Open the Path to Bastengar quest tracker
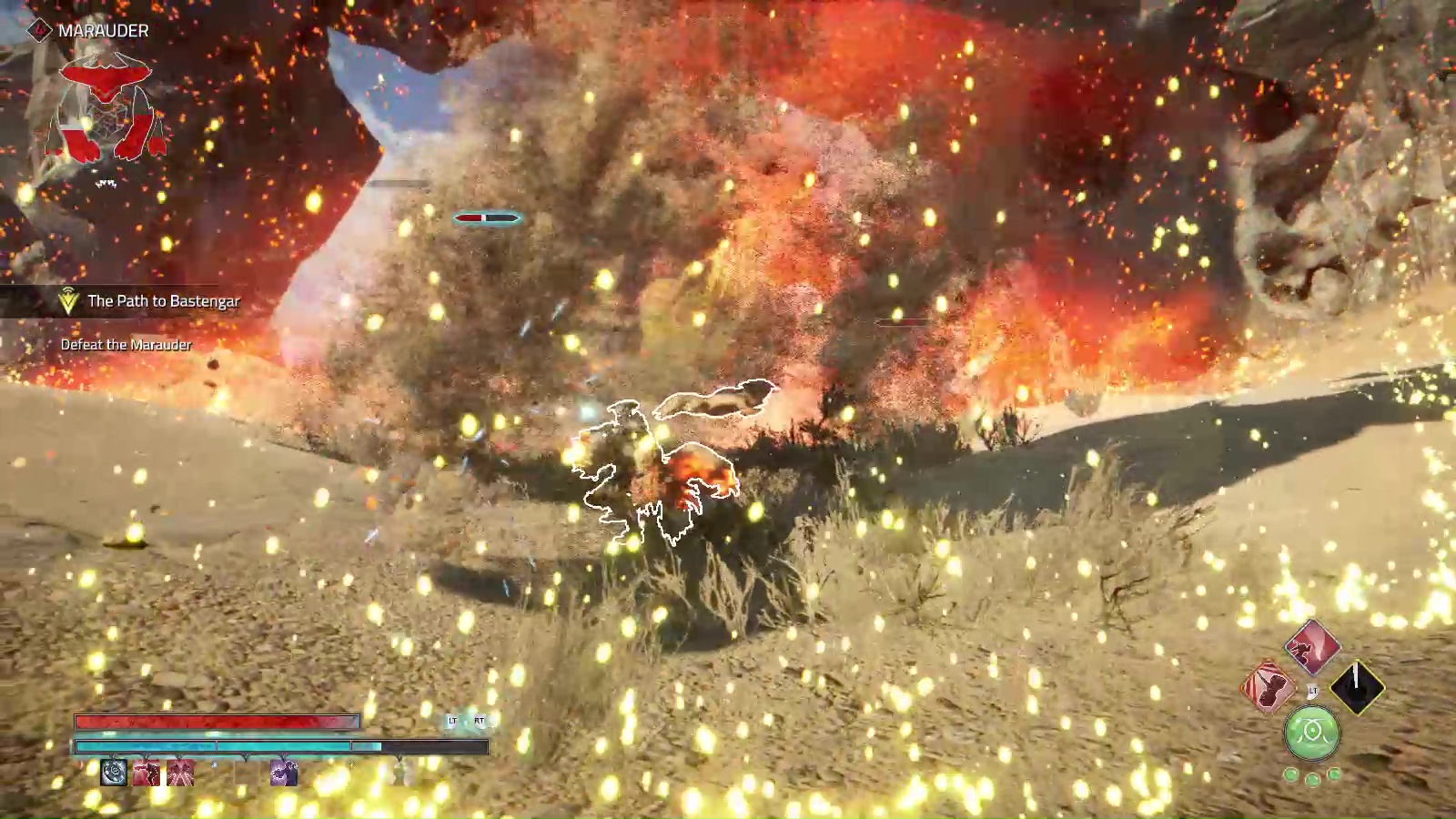Viewport: 1456px width, 819px height. (x=162, y=301)
